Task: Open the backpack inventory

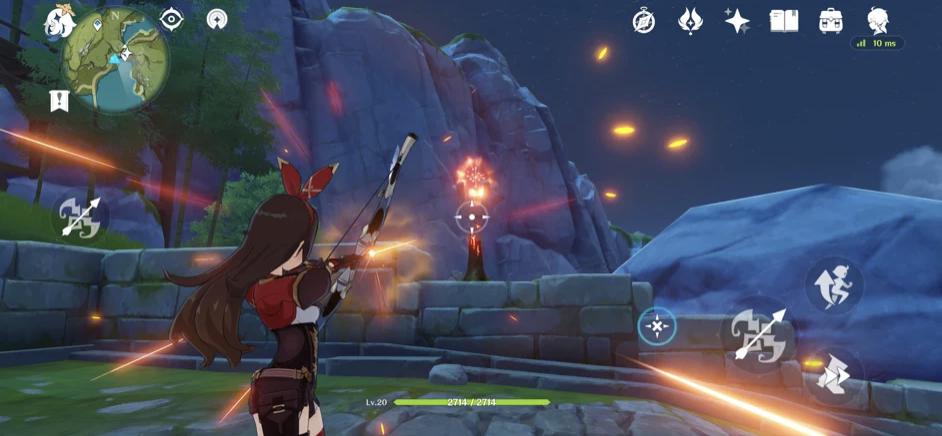Action: (x=830, y=21)
